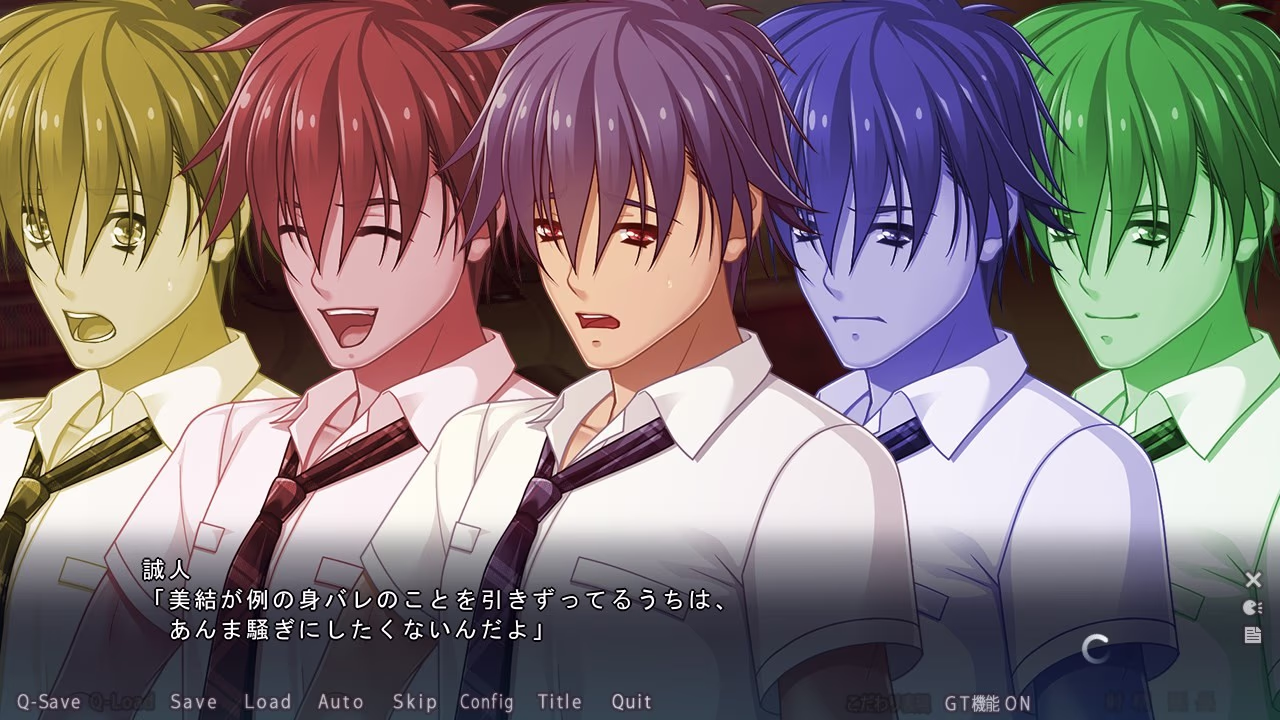
Task: Open the Save menu
Action: click(193, 702)
